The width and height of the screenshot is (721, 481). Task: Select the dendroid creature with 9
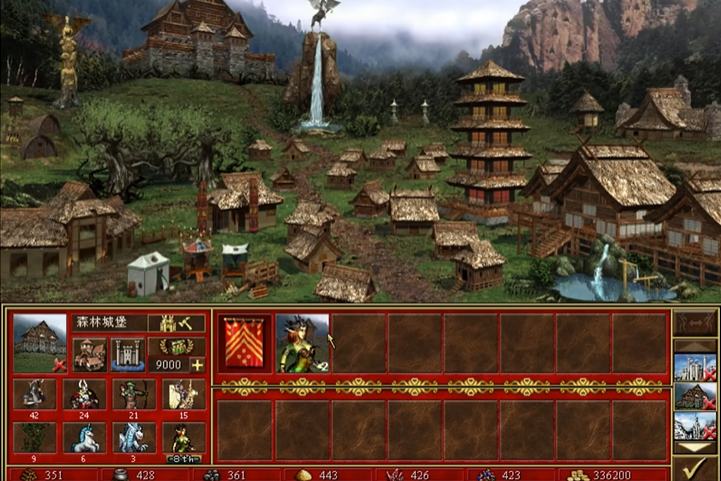(34, 437)
